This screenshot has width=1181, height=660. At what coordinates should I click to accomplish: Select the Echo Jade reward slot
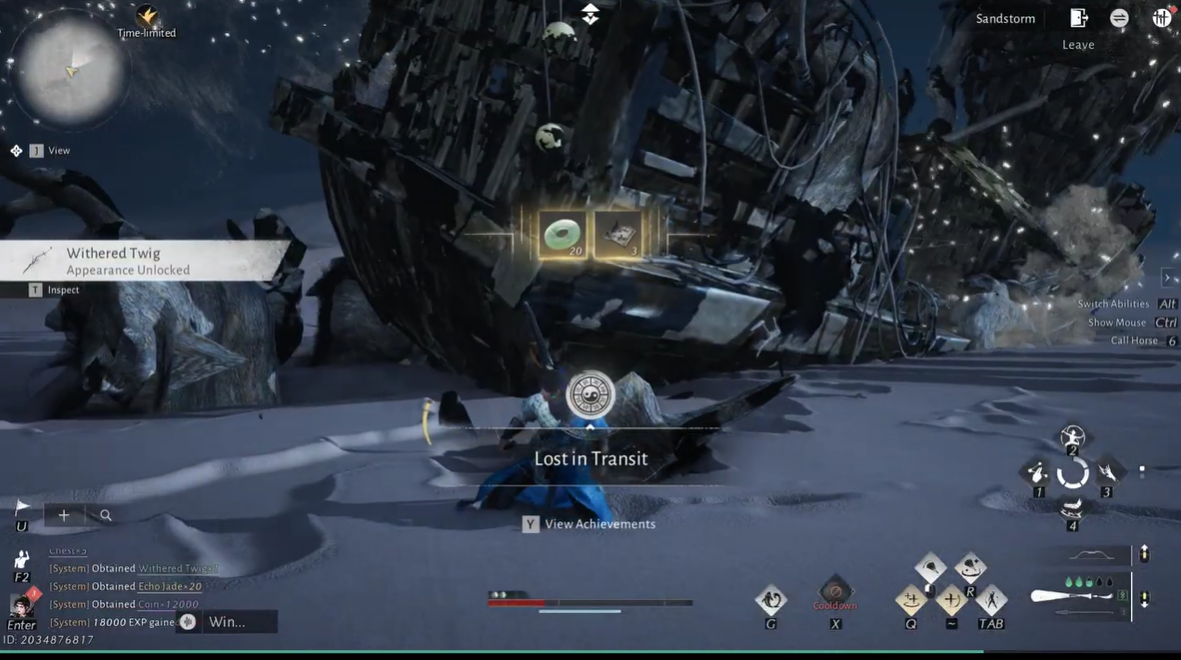[x=562, y=235]
